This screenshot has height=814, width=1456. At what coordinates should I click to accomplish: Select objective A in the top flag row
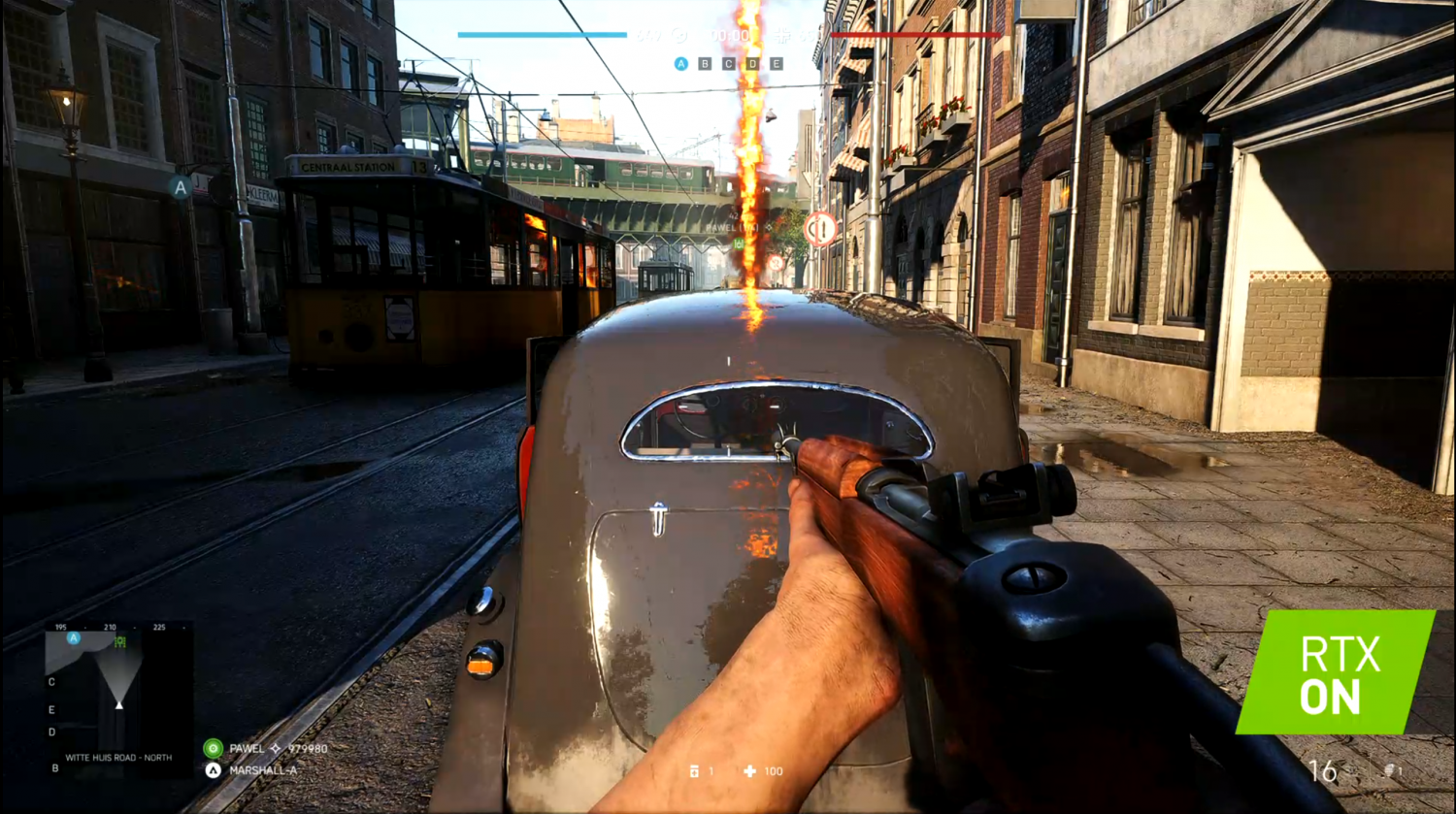pos(681,64)
